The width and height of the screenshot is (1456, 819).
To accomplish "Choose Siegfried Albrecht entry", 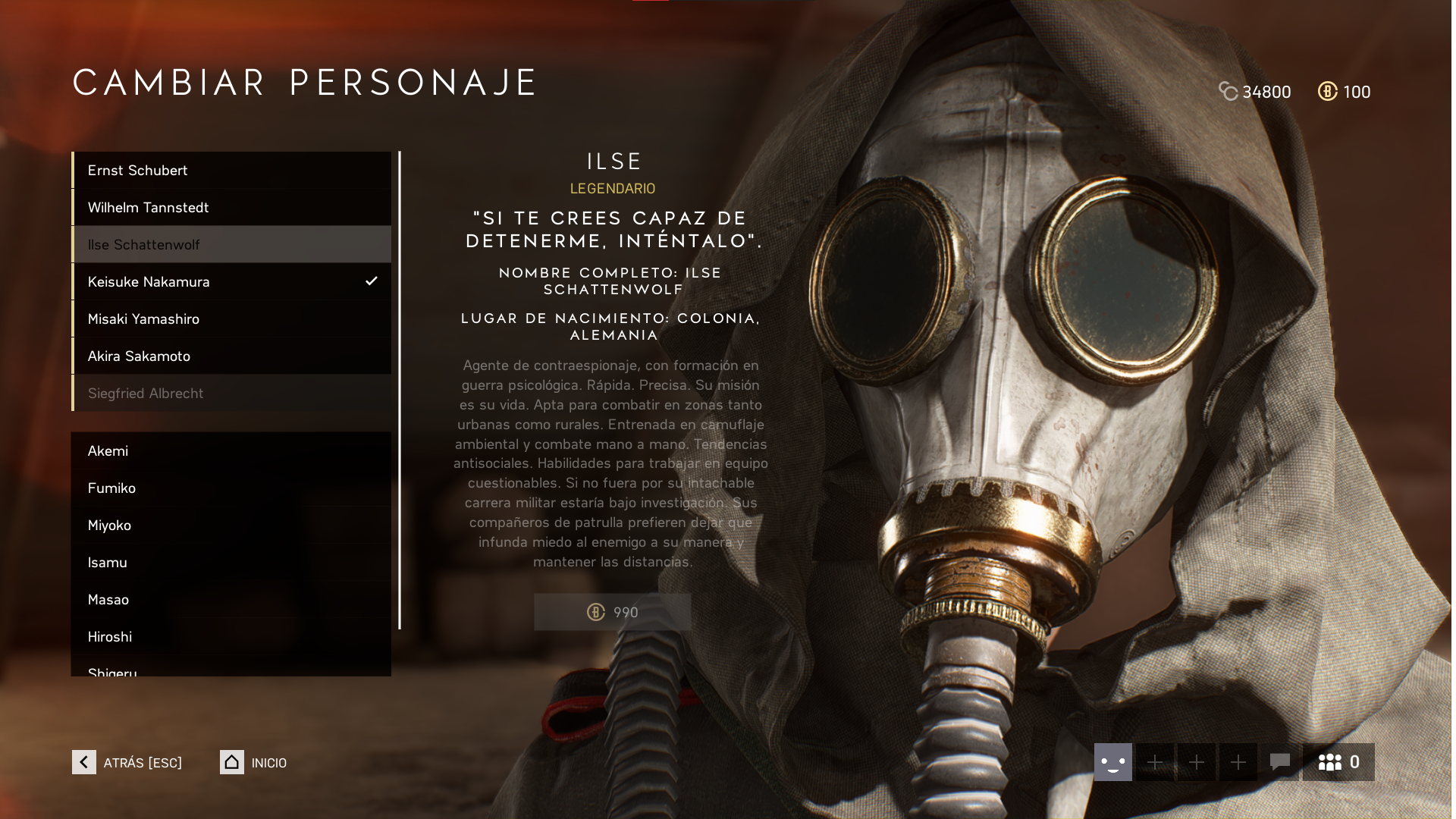I will pos(231,394).
